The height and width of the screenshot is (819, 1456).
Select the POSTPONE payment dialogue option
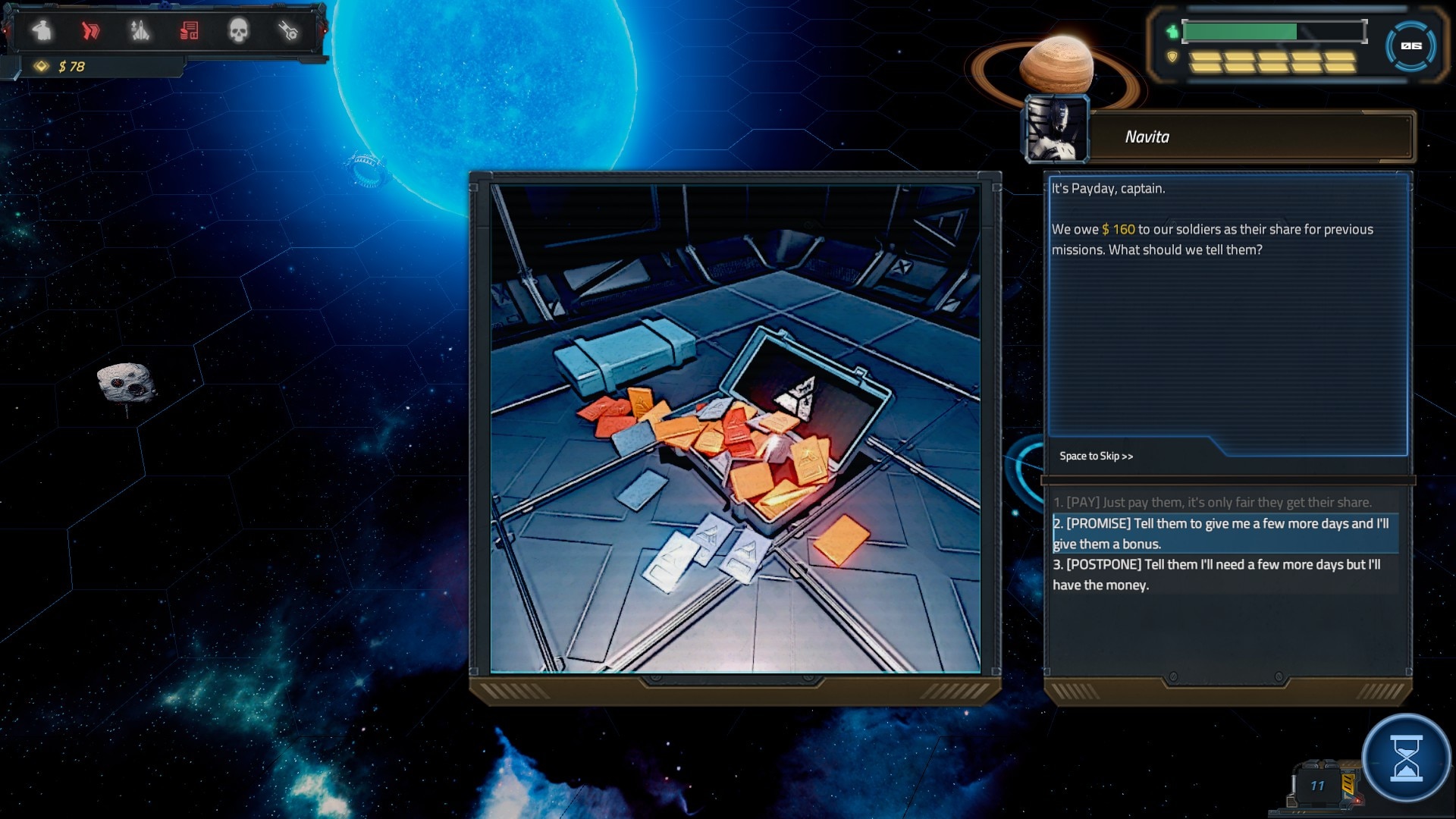(x=1216, y=574)
